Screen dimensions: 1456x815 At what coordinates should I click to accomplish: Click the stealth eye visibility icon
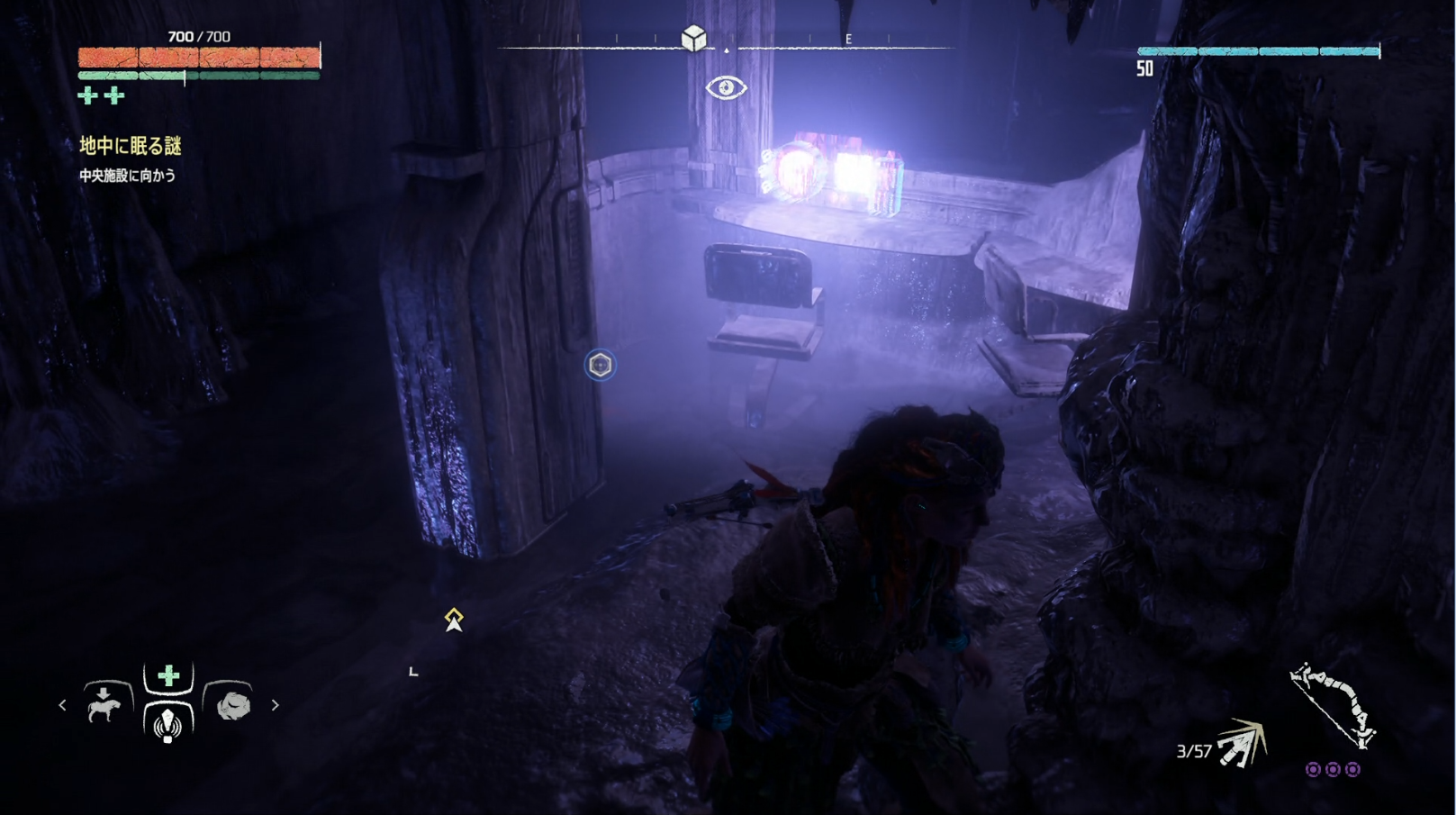click(726, 87)
